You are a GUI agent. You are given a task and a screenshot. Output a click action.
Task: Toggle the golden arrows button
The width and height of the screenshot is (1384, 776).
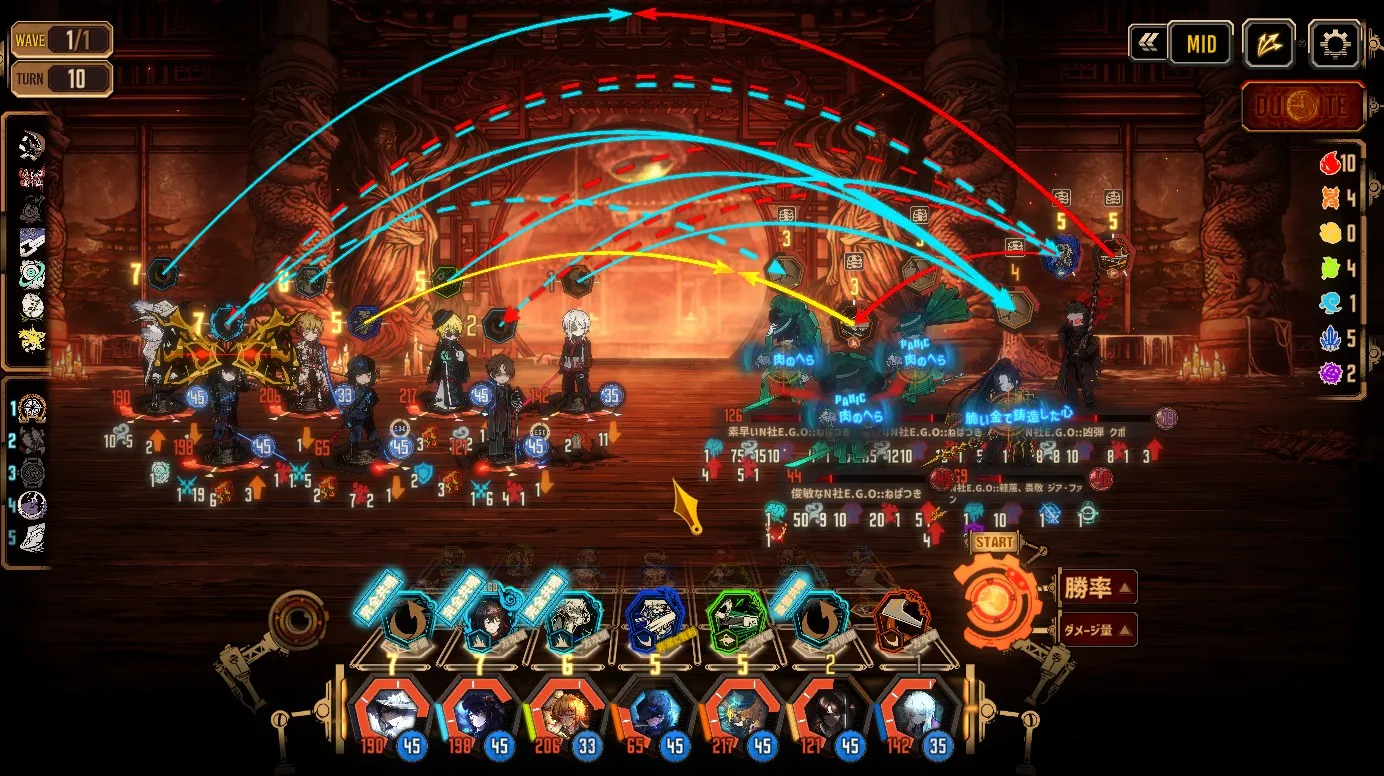pyautogui.click(x=1269, y=43)
